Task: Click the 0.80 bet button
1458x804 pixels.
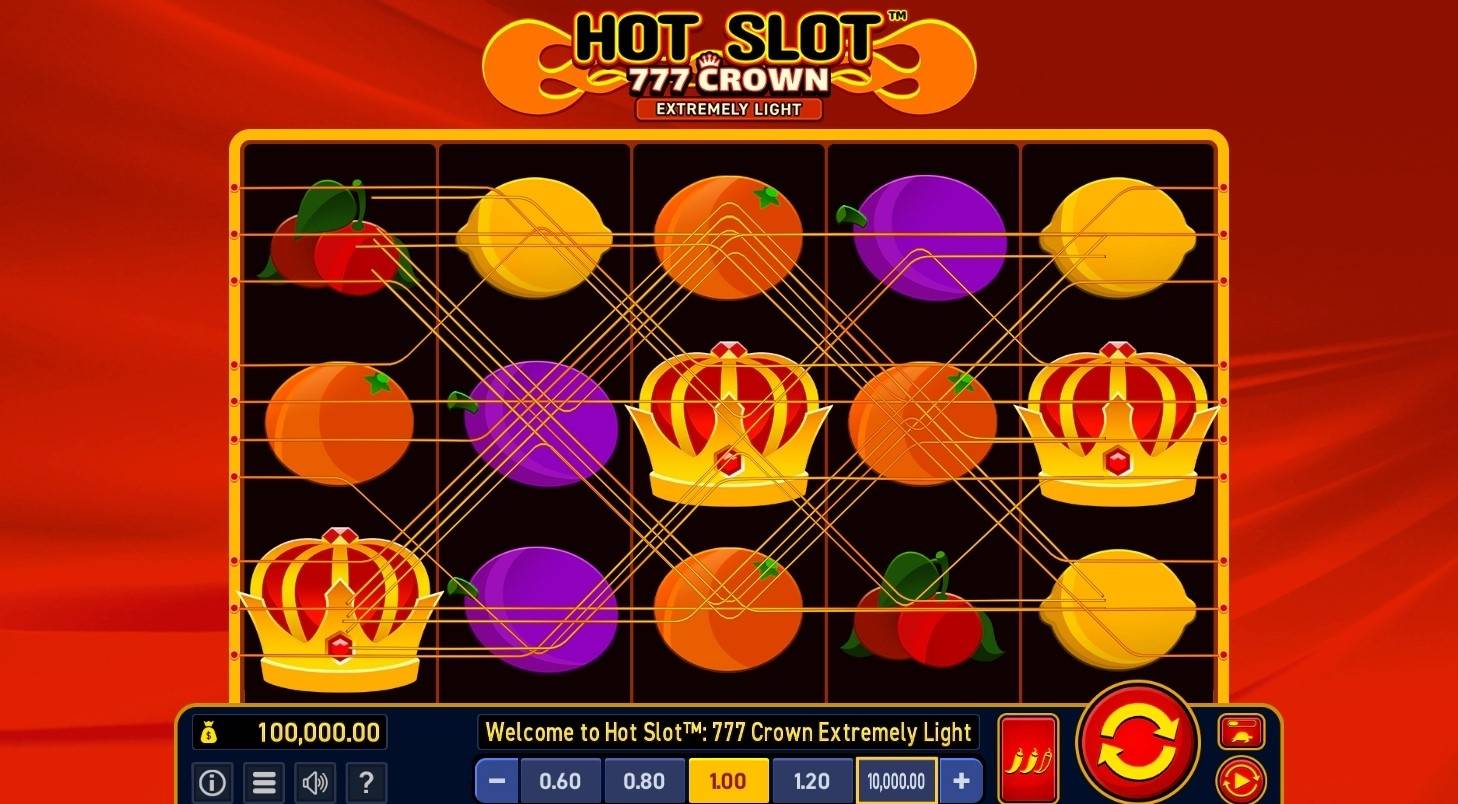Action: (x=645, y=782)
